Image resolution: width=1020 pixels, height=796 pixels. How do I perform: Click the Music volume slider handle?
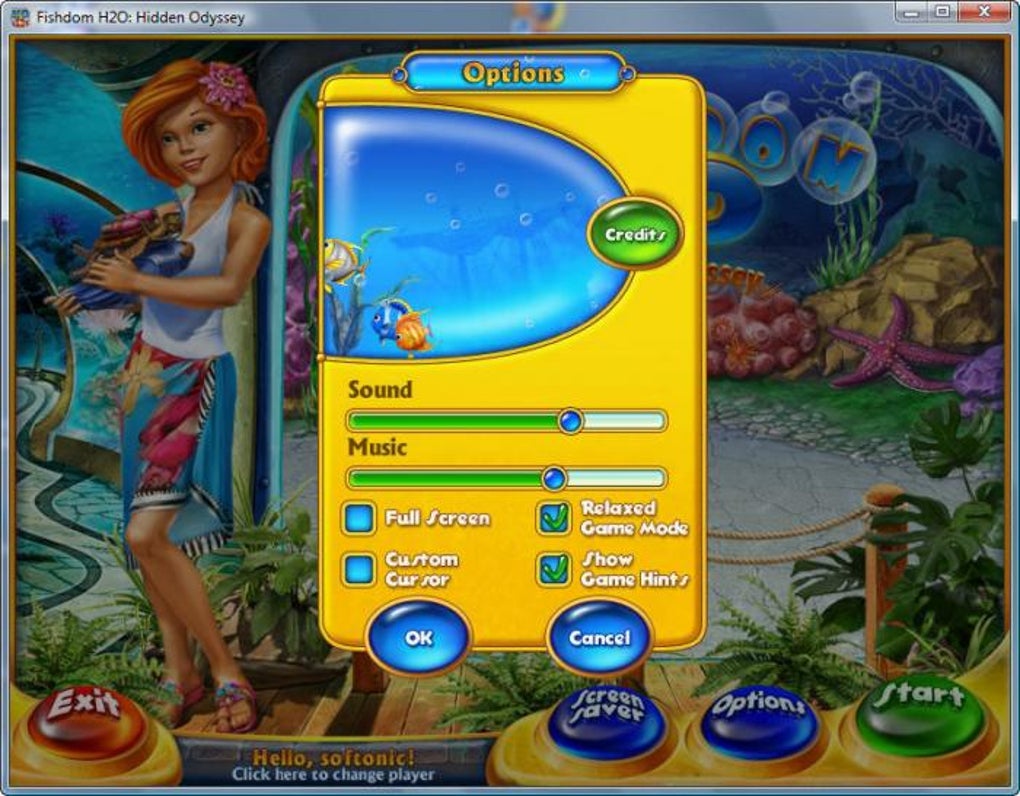coord(553,478)
